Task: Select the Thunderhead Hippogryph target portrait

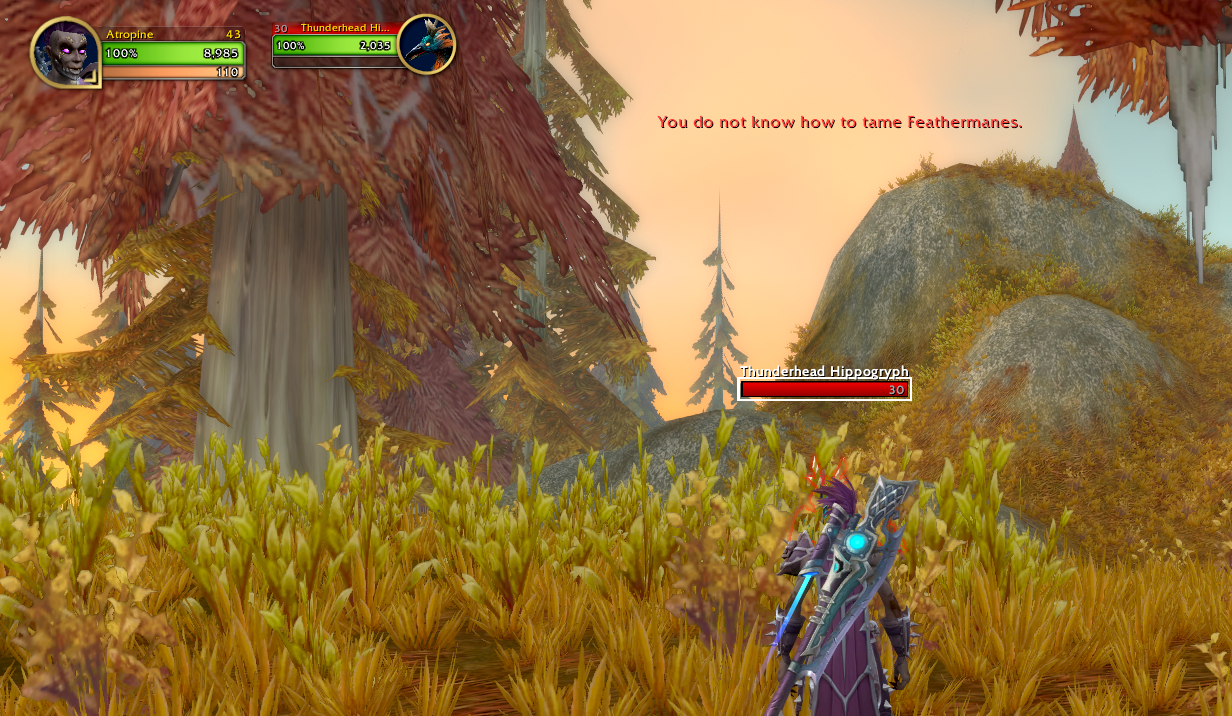Action: point(427,44)
